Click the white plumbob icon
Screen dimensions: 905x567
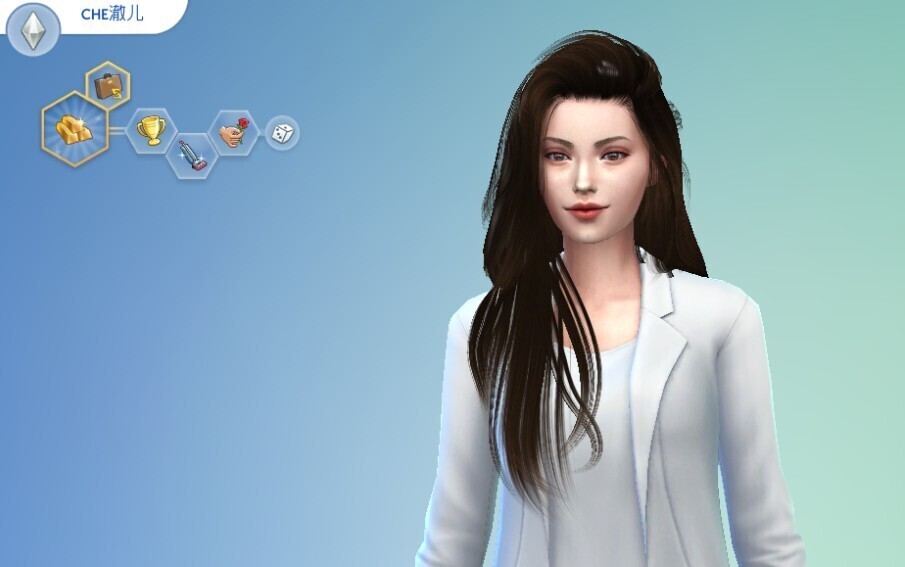[x=33, y=32]
